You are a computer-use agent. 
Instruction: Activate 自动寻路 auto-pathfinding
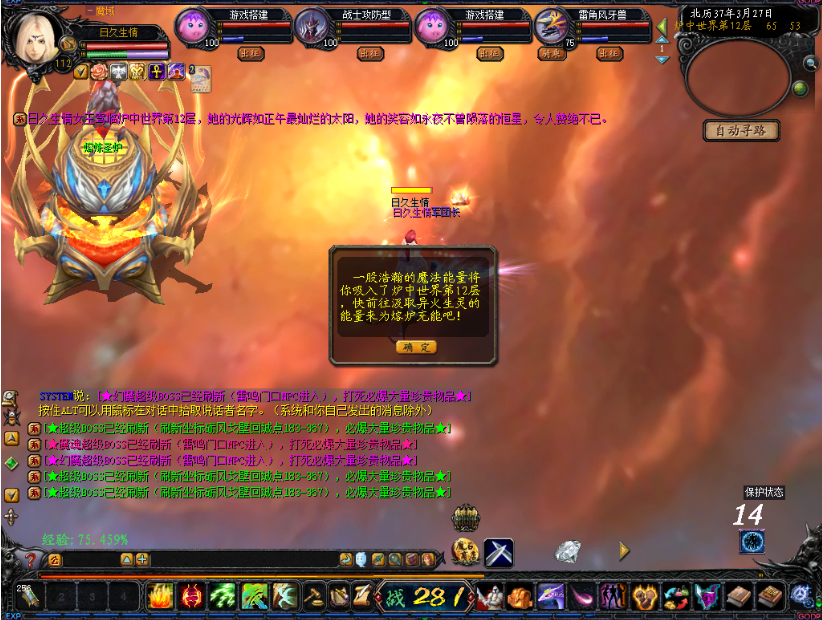pyautogui.click(x=741, y=131)
